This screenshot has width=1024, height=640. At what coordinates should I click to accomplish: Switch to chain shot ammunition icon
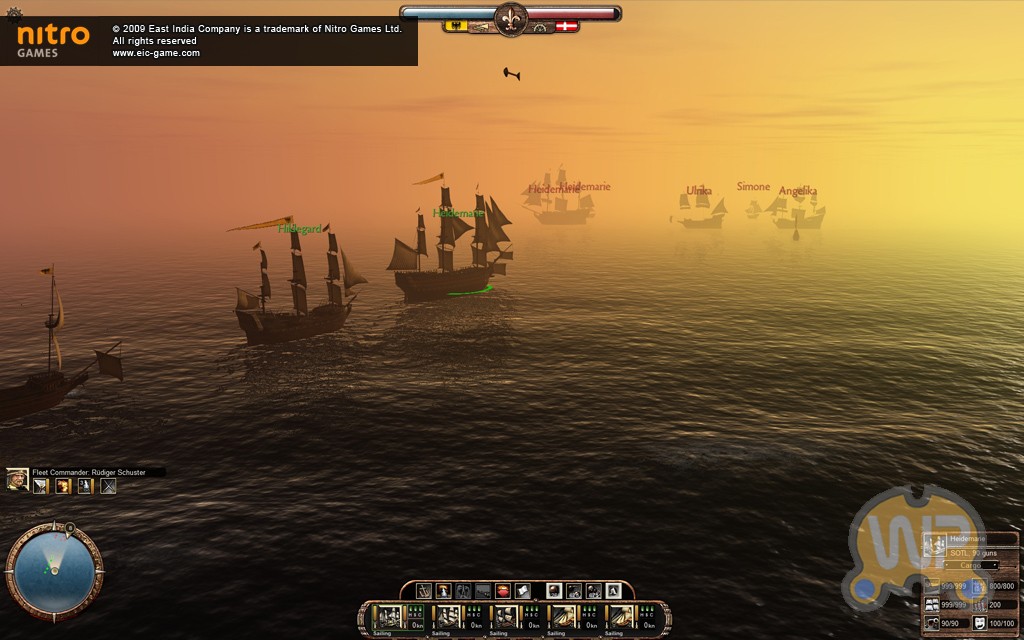coord(574,591)
